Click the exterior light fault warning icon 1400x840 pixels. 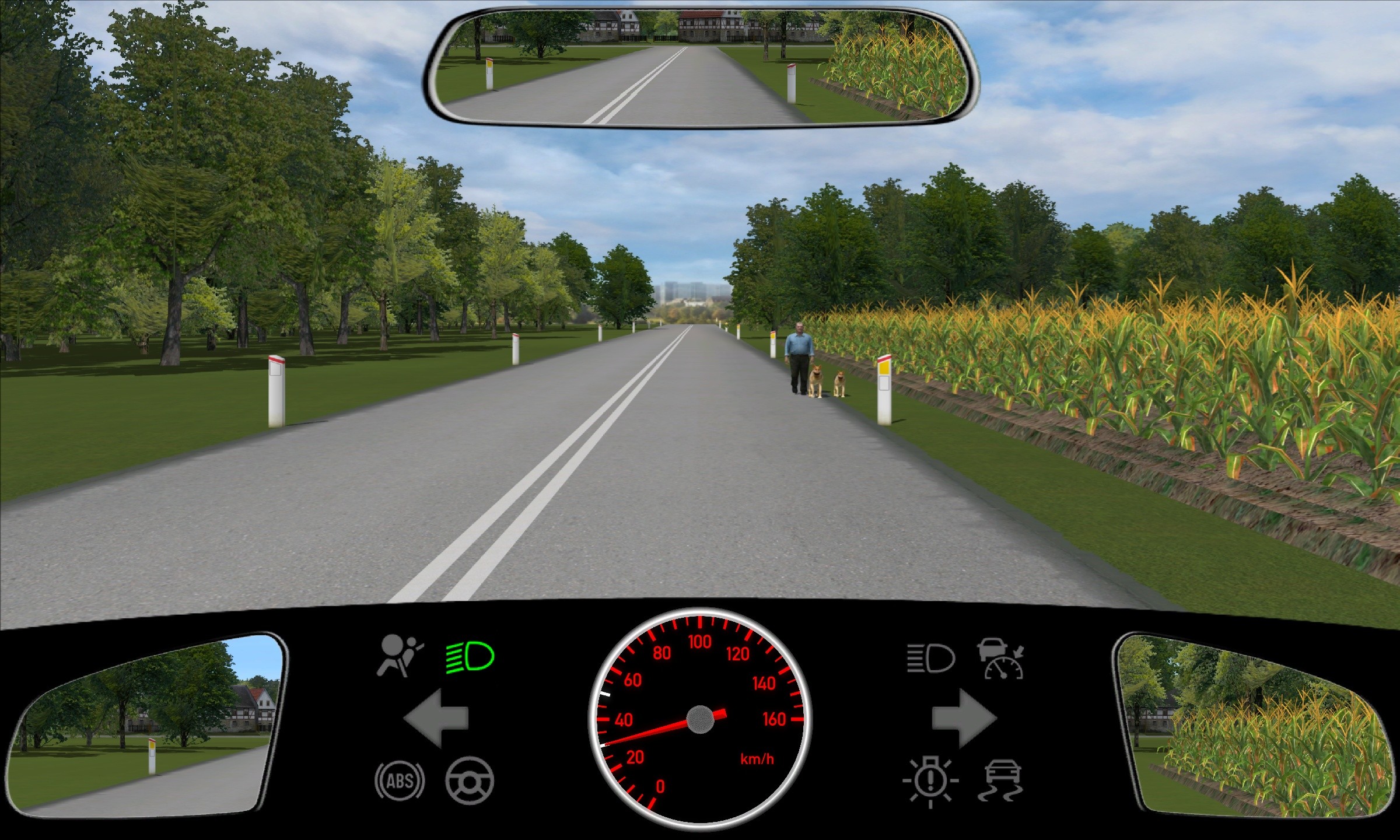tap(930, 782)
